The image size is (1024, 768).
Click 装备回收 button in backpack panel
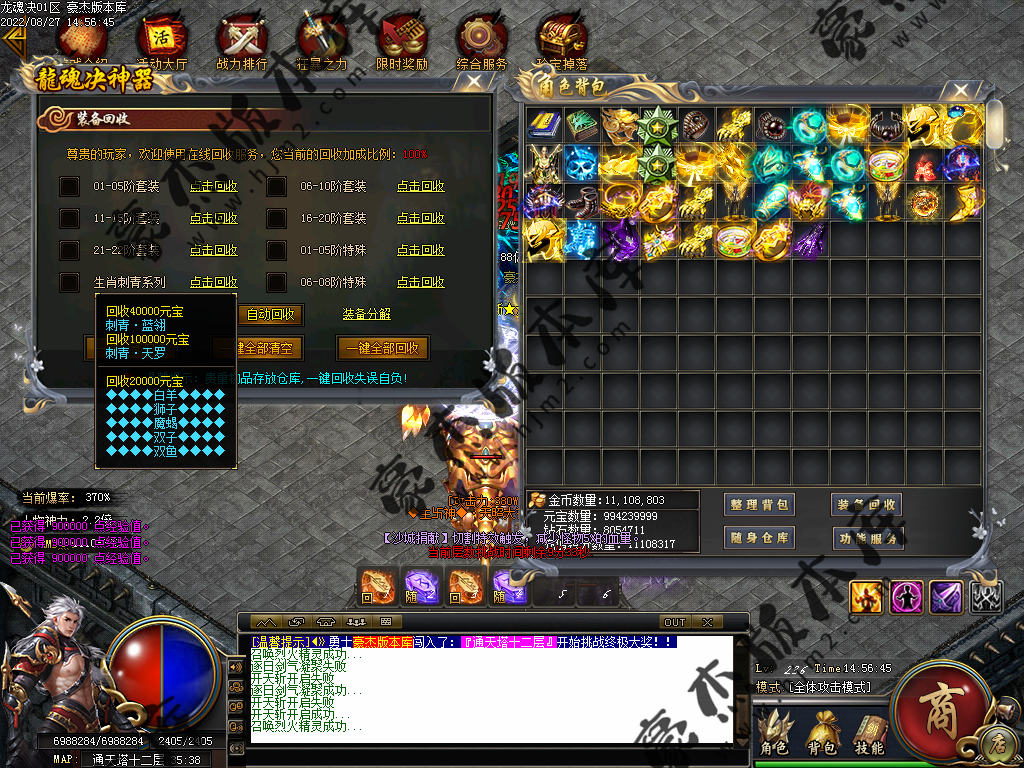867,505
